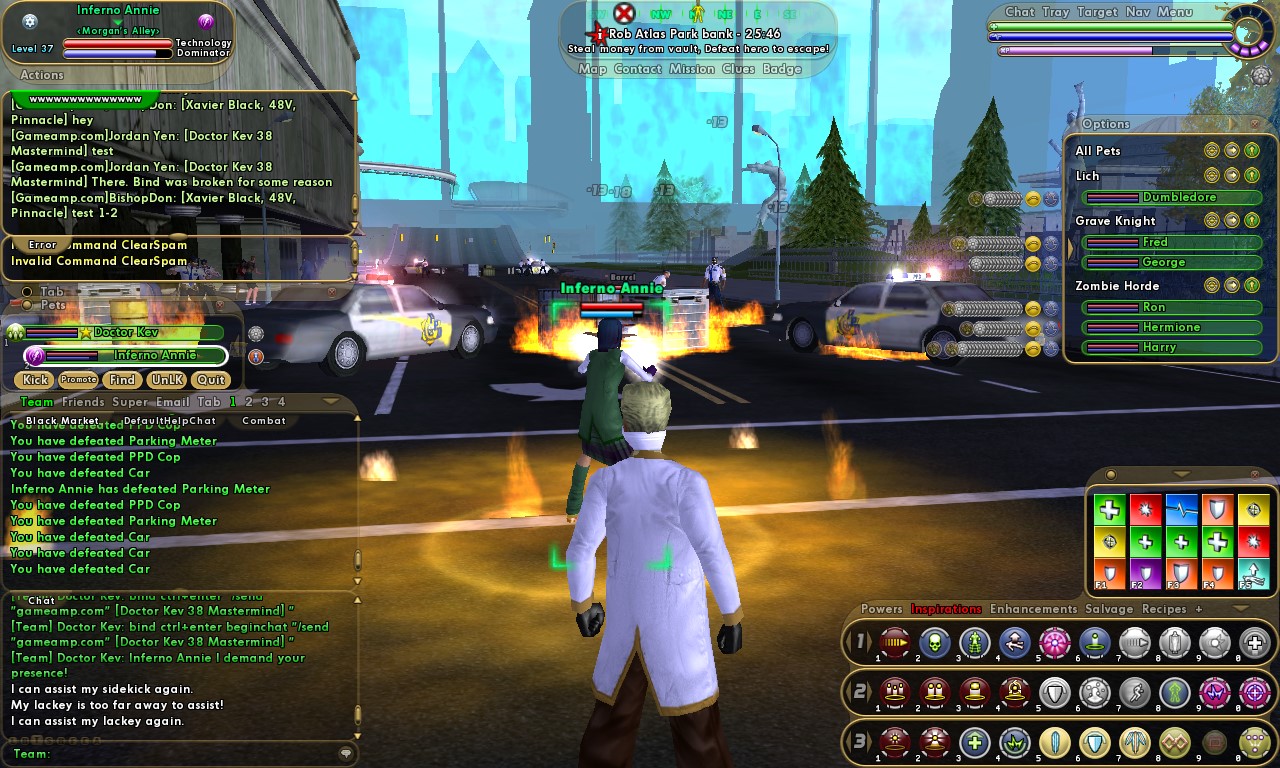
Task: Switch to the Friends chat tab
Action: (83, 402)
